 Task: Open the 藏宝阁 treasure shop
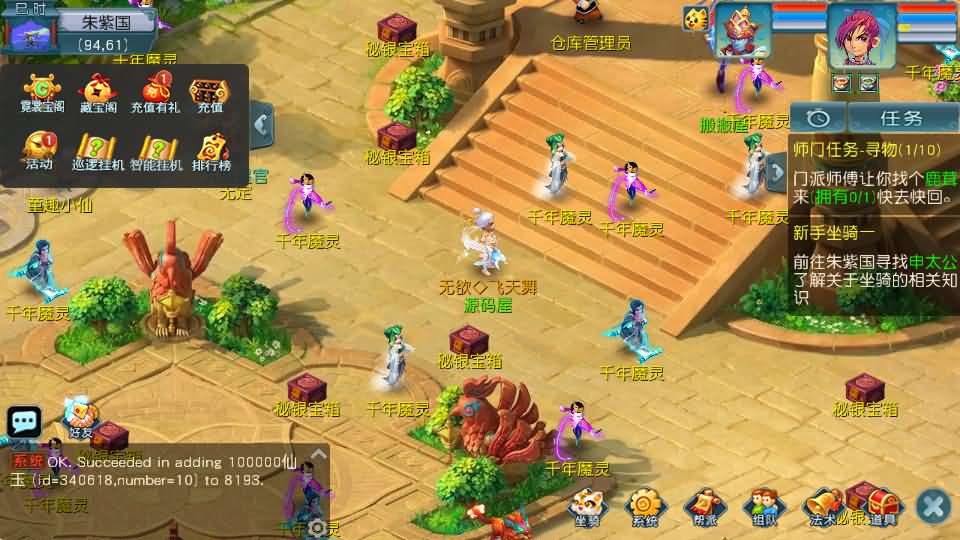point(96,93)
